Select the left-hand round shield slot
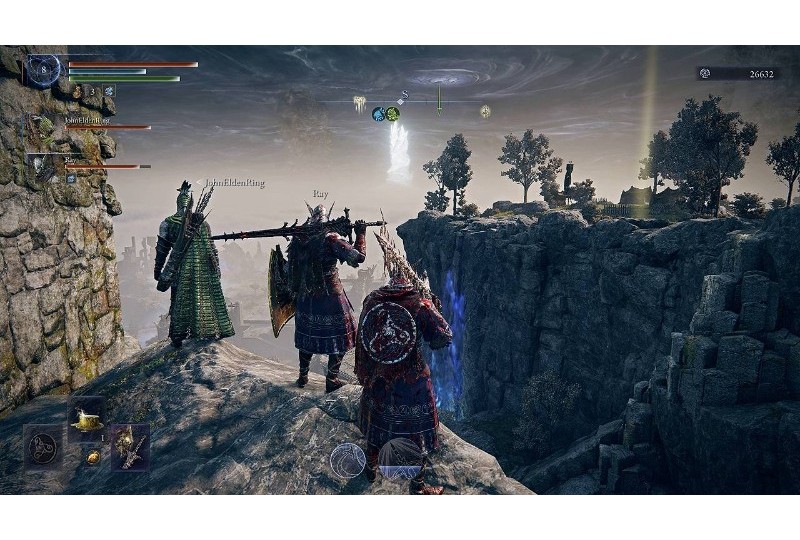 [x=42, y=446]
